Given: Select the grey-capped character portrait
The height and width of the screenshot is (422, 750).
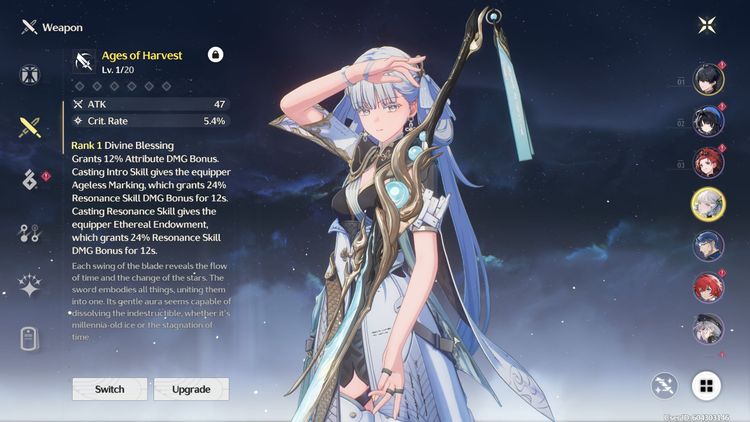Looking at the screenshot, I should 709,329.
